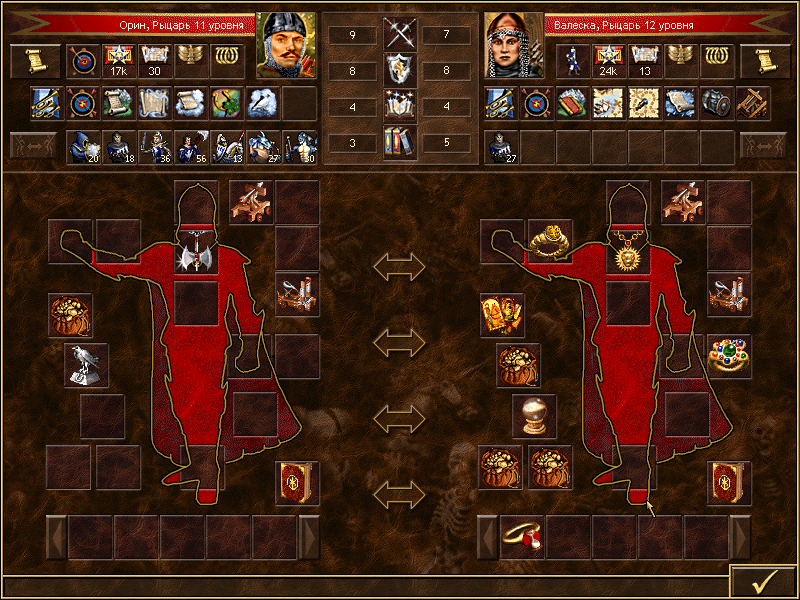
Task: Select Валеска's lion pendant necklace
Action: coord(627,255)
